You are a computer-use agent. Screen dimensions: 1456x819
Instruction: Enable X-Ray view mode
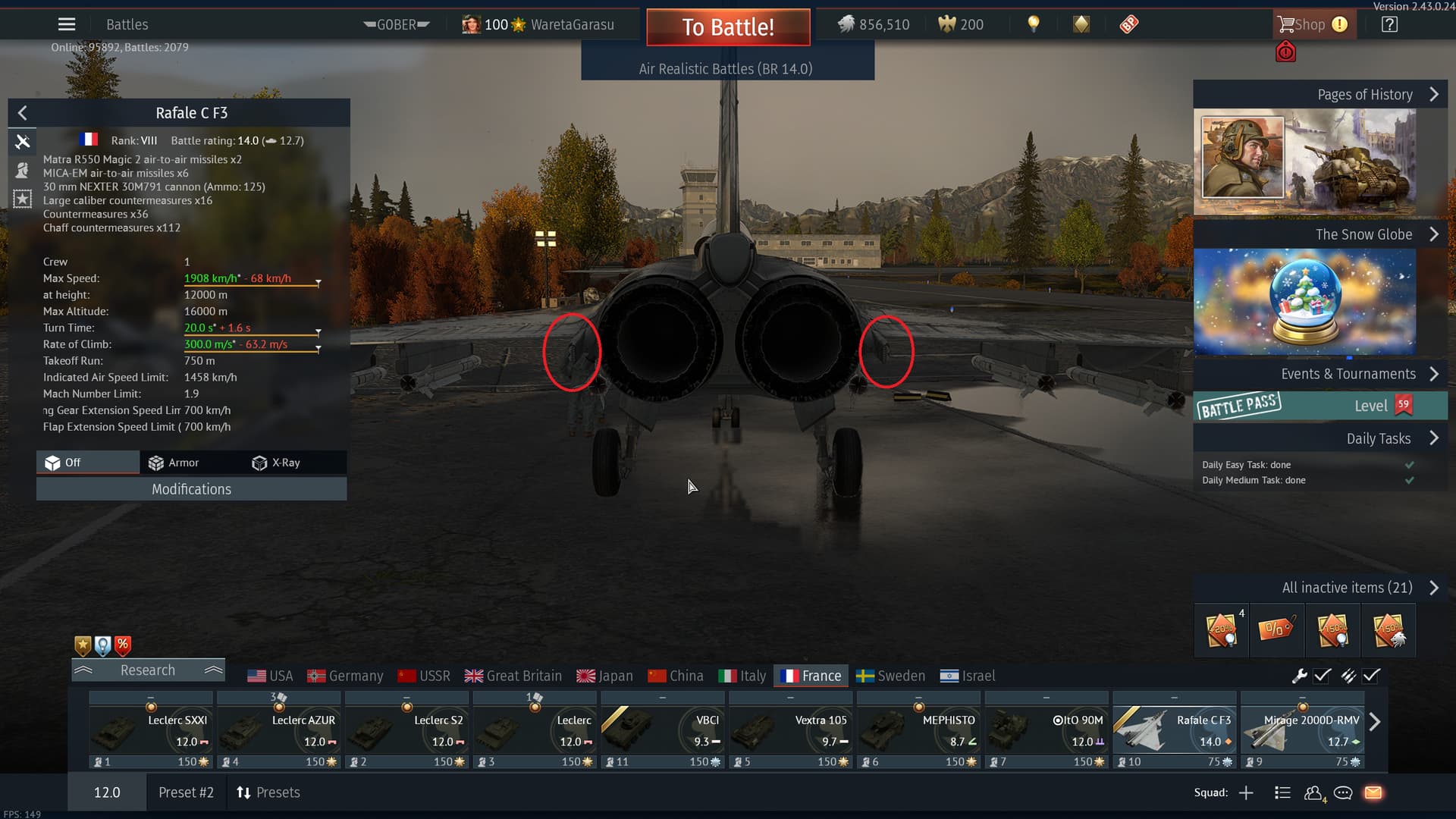(276, 463)
